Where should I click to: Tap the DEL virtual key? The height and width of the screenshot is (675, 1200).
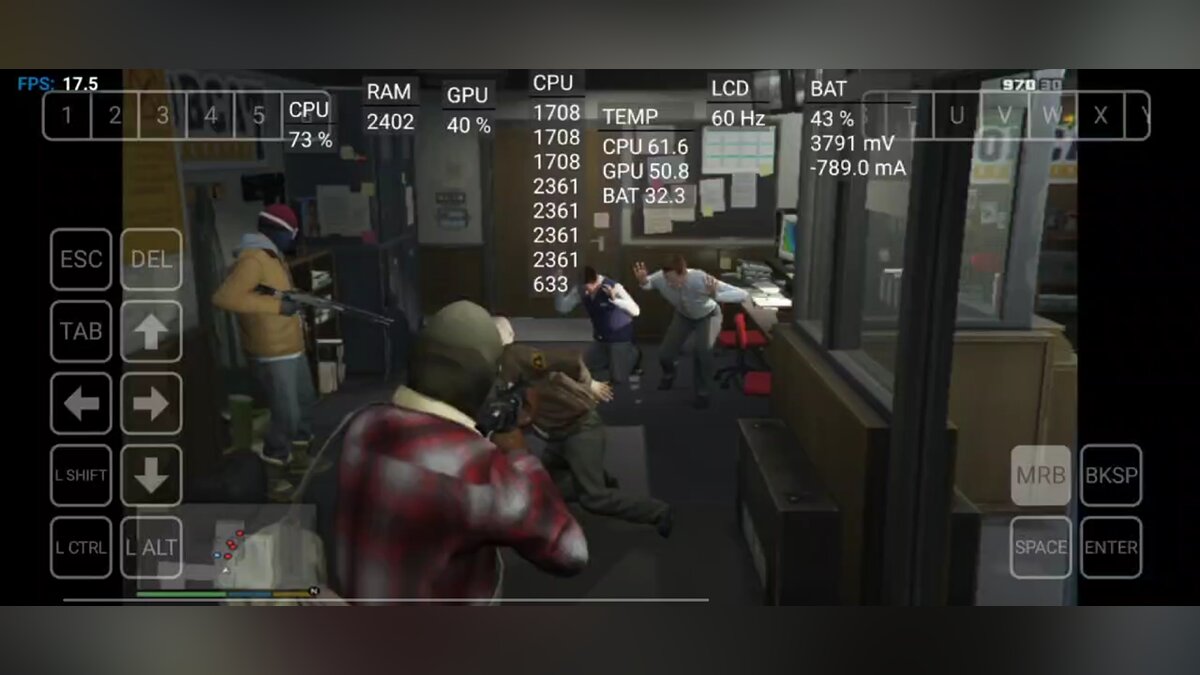tap(151, 260)
